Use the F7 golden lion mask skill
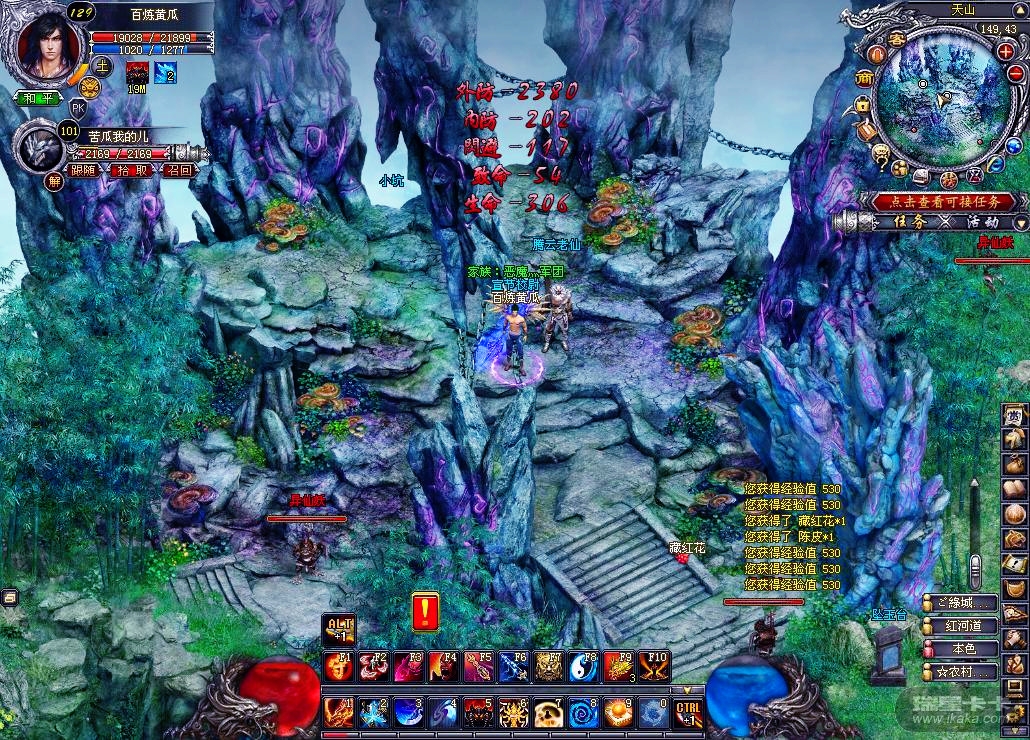The width and height of the screenshot is (1030, 740). point(551,667)
